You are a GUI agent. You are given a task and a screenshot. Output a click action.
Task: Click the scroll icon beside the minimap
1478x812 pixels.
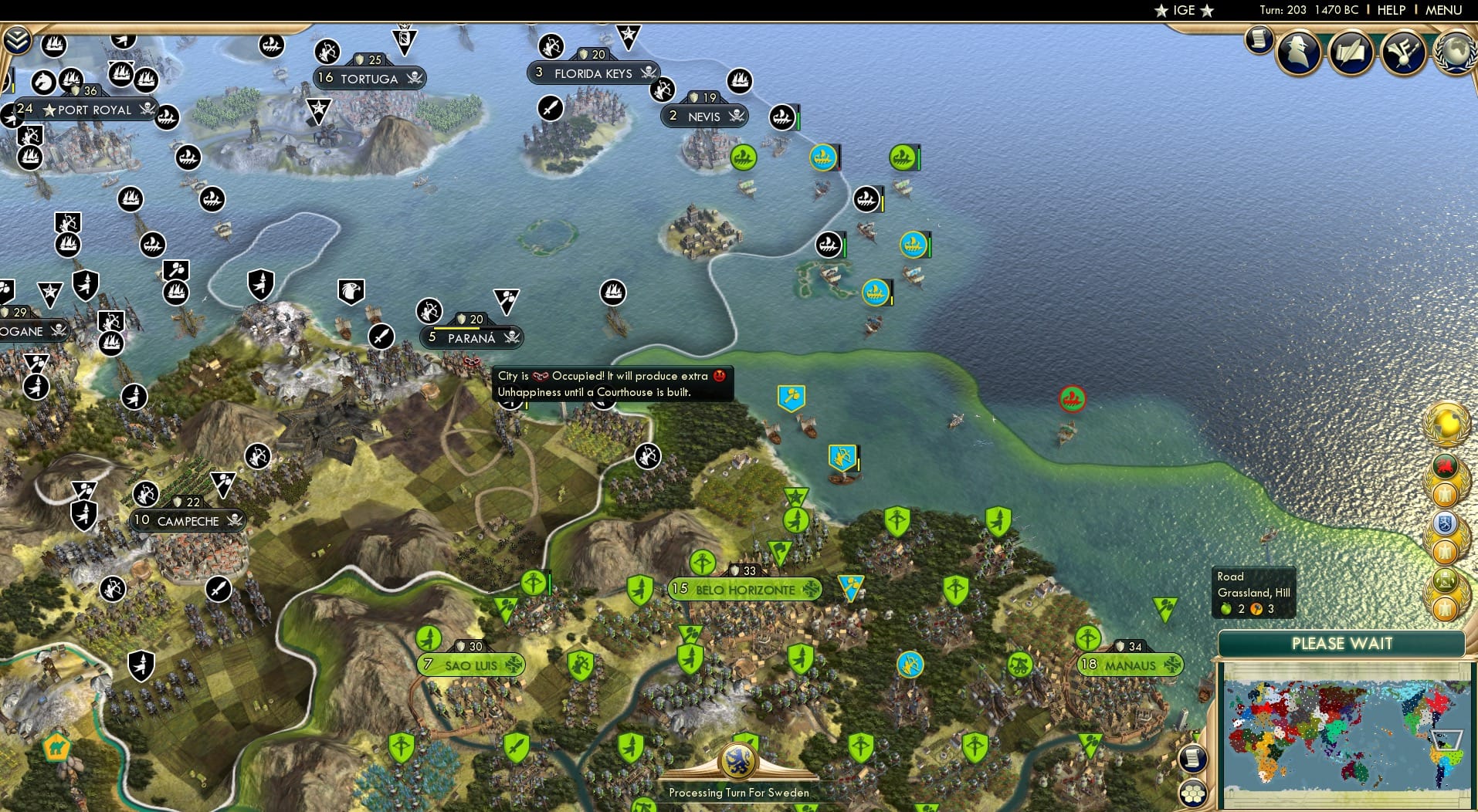(x=1192, y=758)
